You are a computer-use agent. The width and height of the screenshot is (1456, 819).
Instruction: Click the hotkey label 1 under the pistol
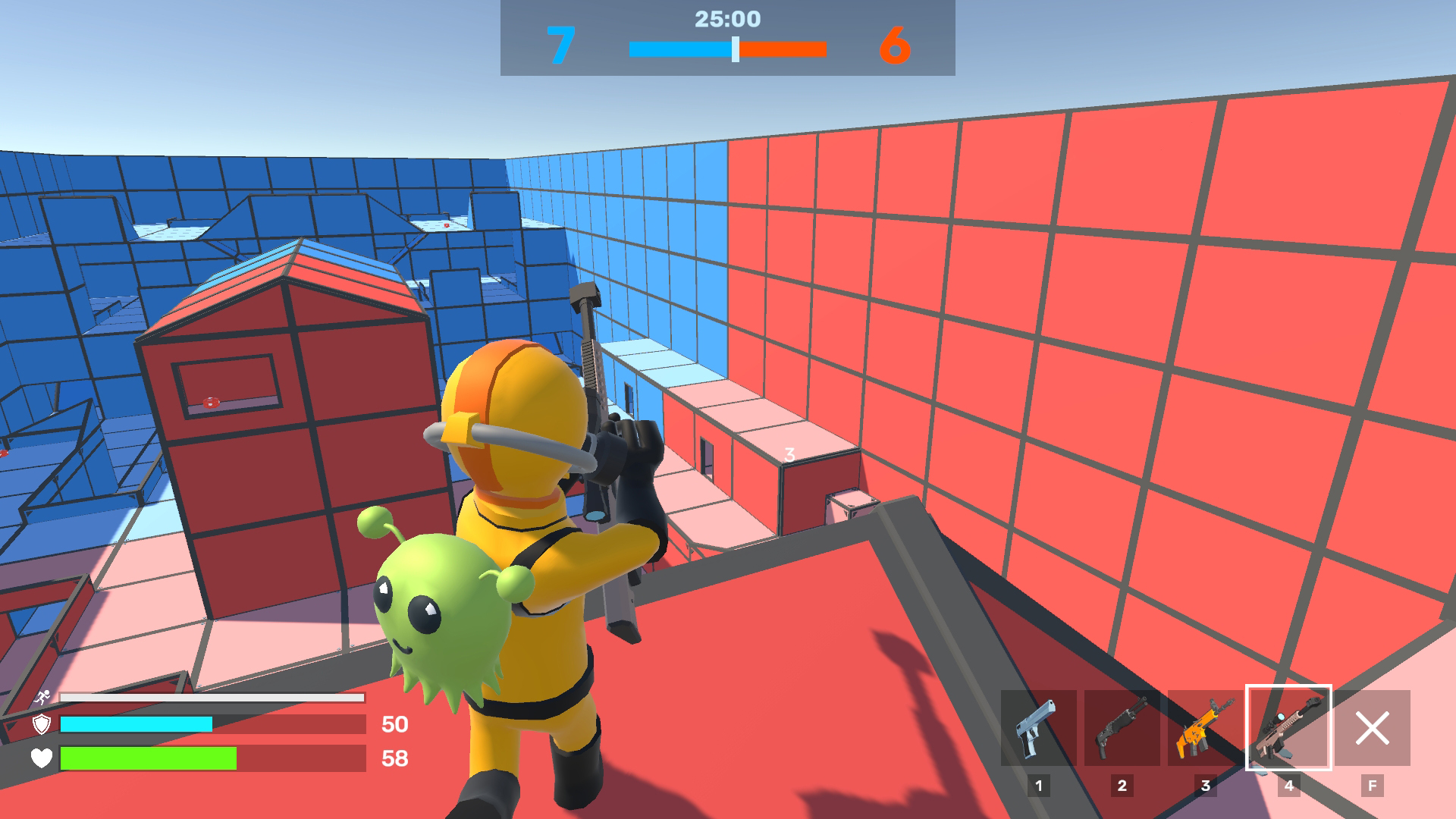click(1040, 786)
